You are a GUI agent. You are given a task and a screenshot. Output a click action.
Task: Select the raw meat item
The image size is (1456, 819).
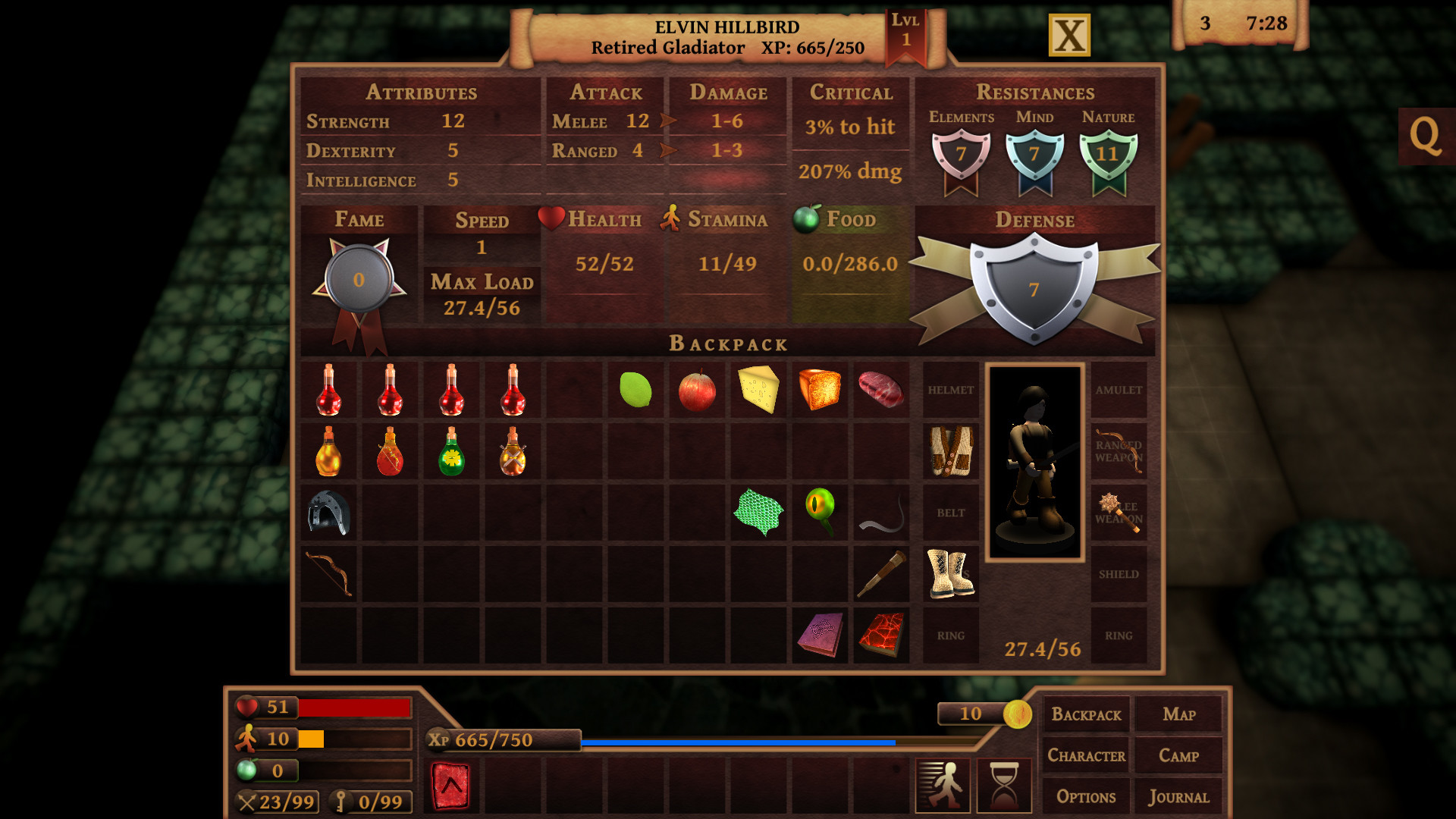tap(880, 390)
